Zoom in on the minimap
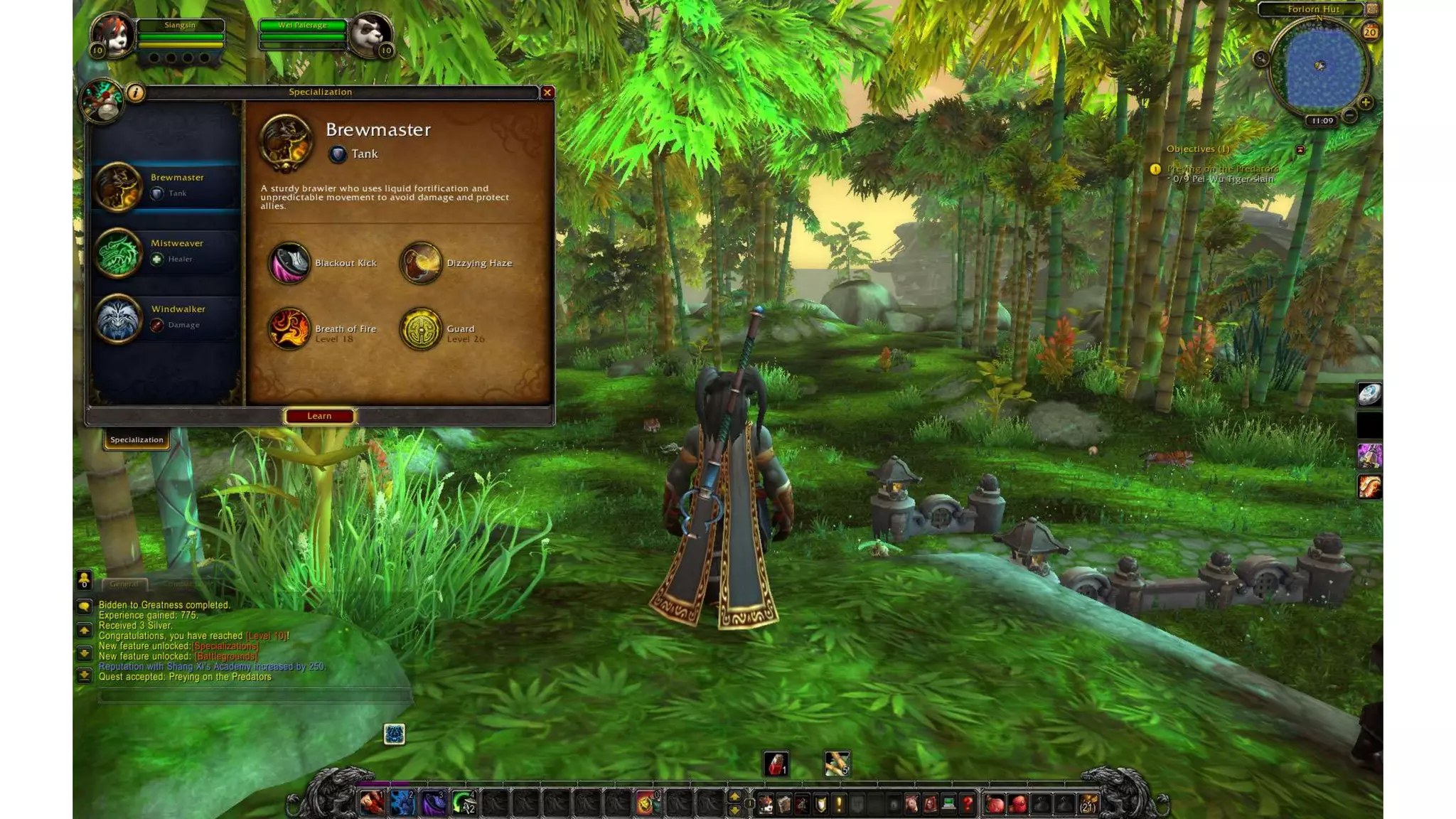1456x819 pixels. pyautogui.click(x=1365, y=102)
